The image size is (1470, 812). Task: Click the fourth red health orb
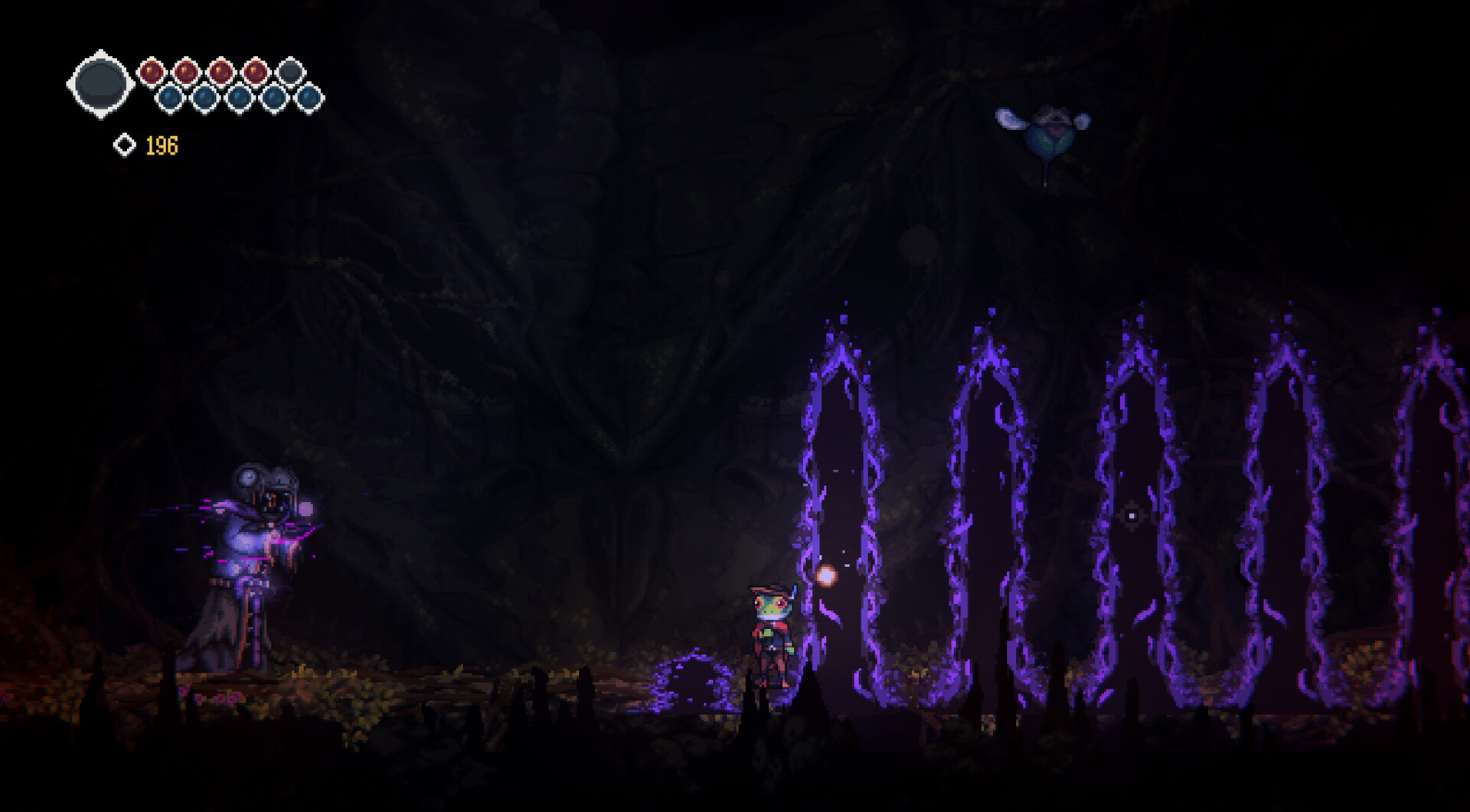coord(254,70)
